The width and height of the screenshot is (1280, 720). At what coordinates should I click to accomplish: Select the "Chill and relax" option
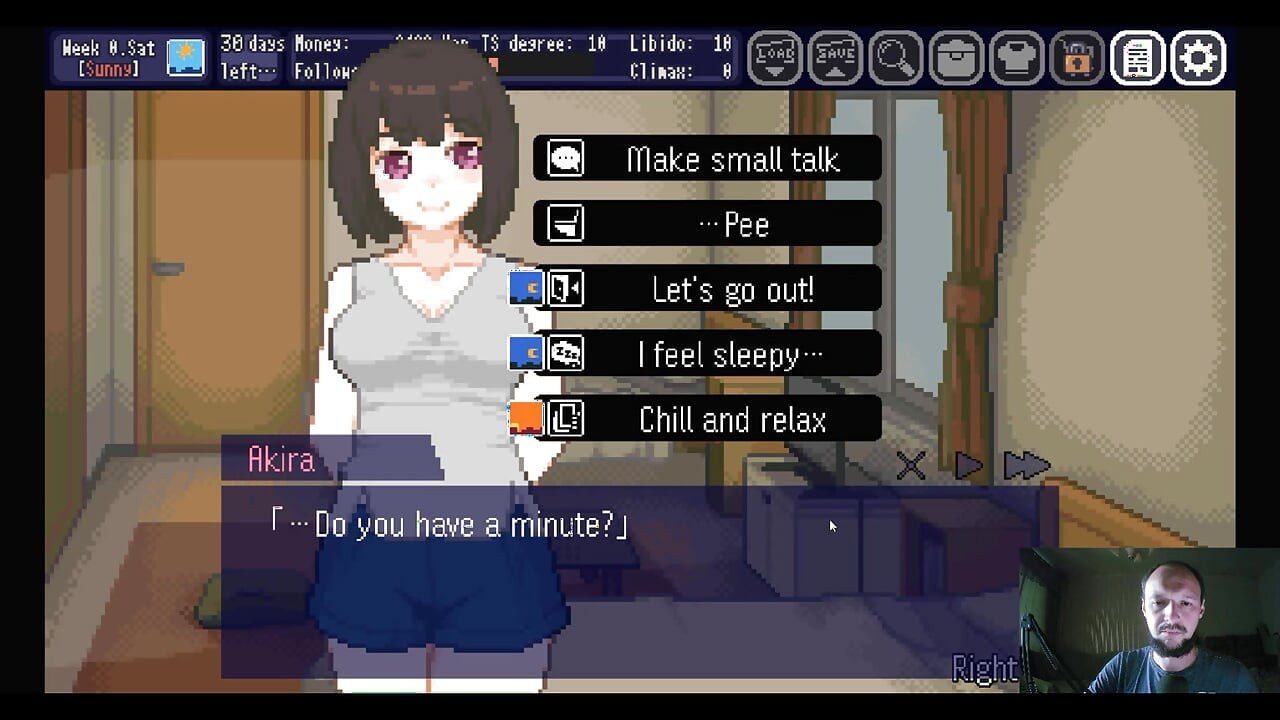point(707,419)
